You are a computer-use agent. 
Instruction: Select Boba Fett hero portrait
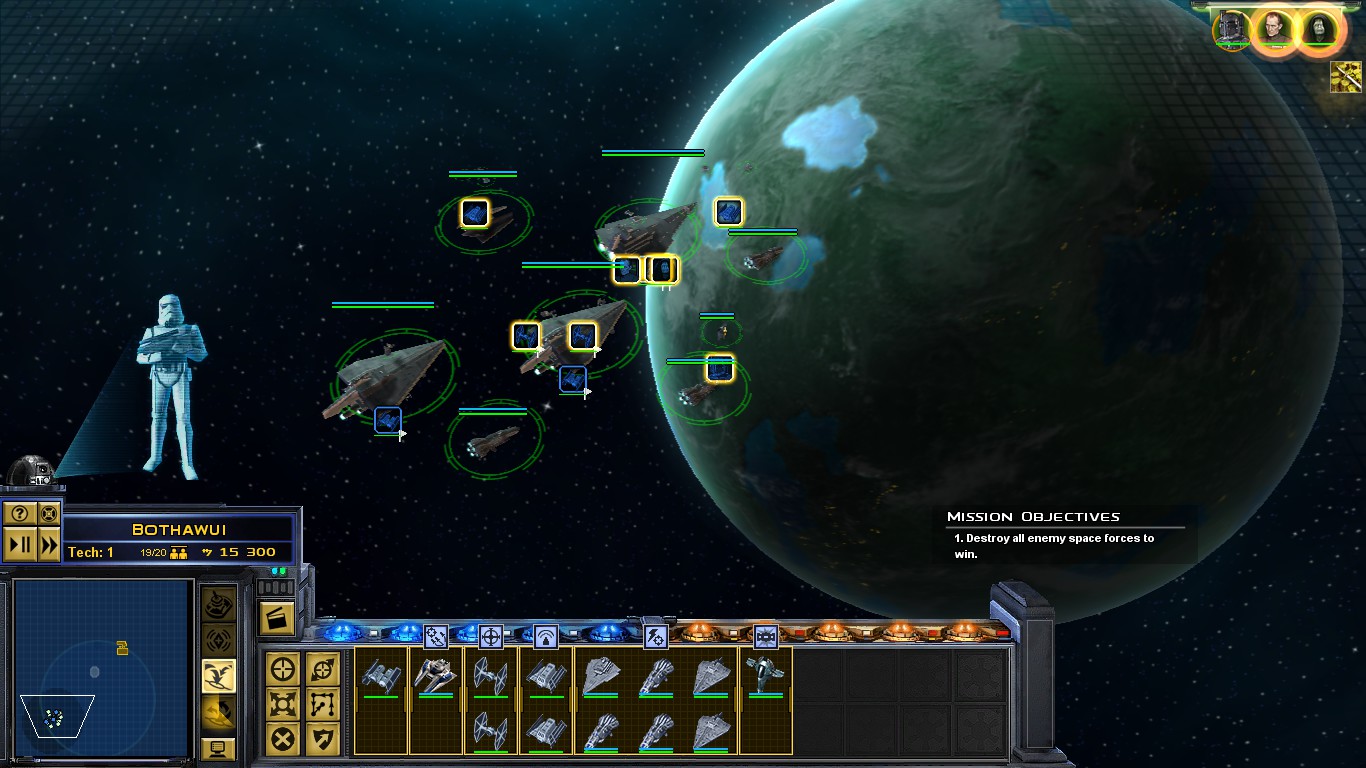coord(1231,28)
